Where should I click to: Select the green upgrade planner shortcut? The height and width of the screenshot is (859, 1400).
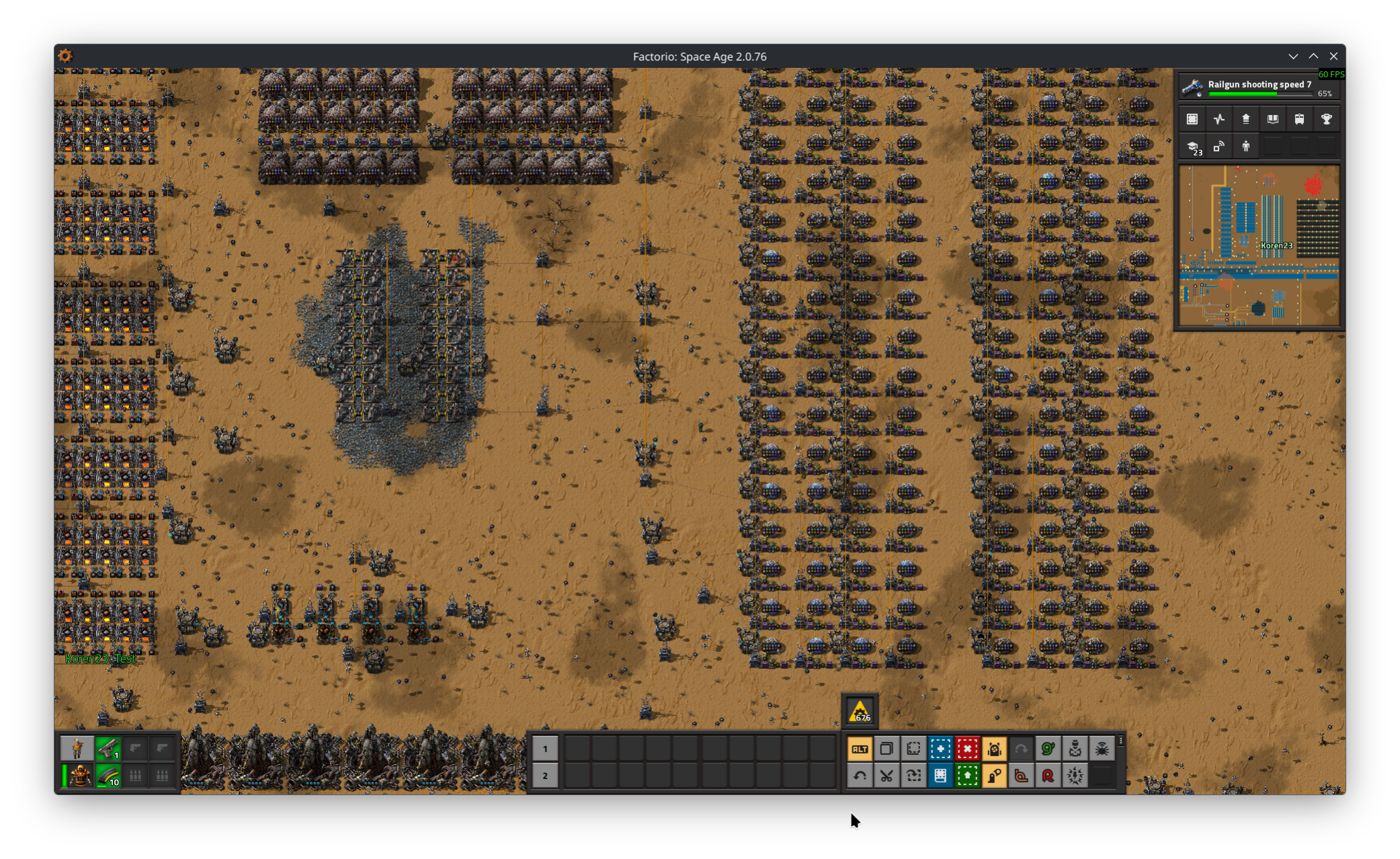click(x=967, y=776)
